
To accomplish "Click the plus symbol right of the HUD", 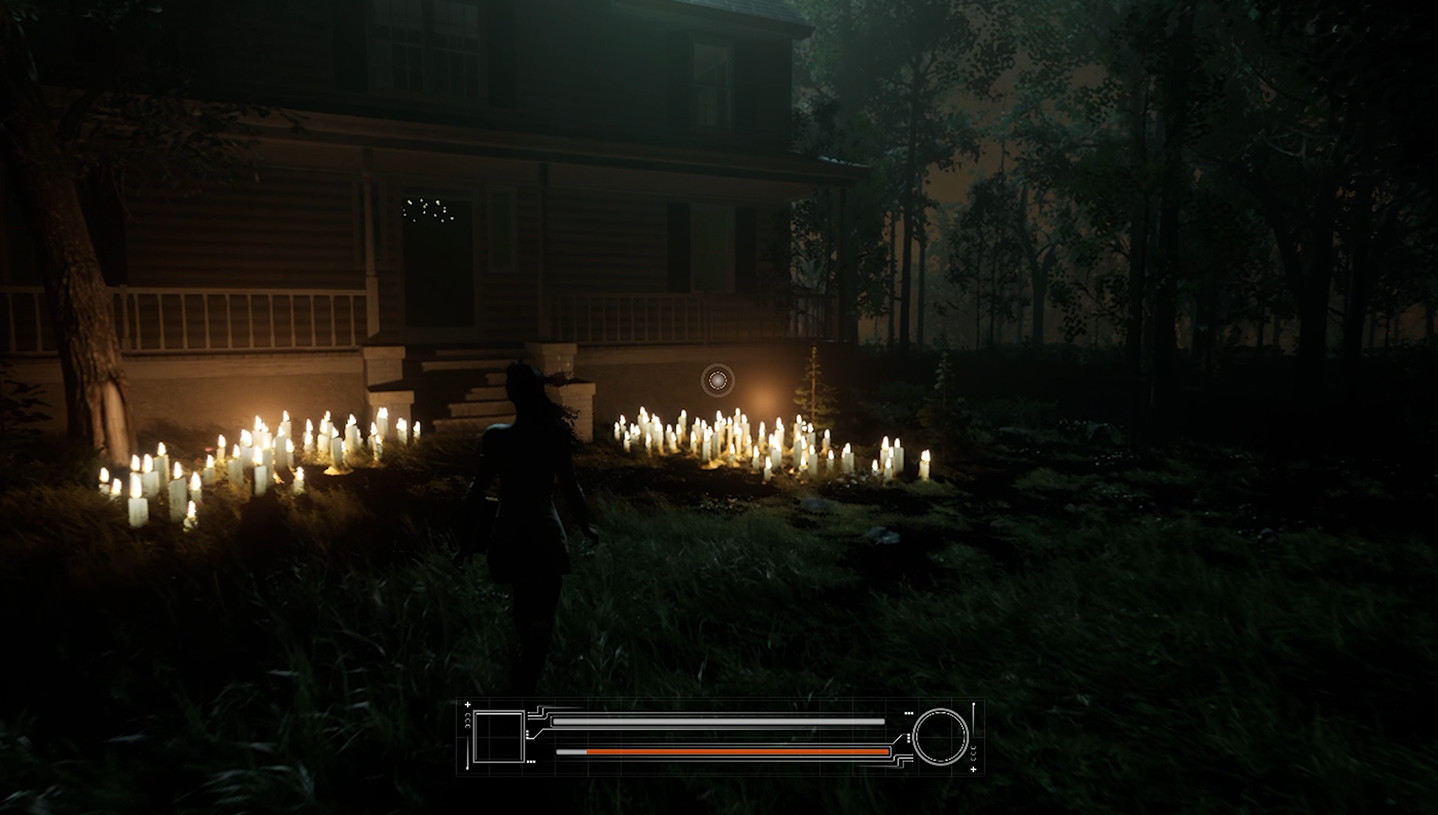I will 973,771.
